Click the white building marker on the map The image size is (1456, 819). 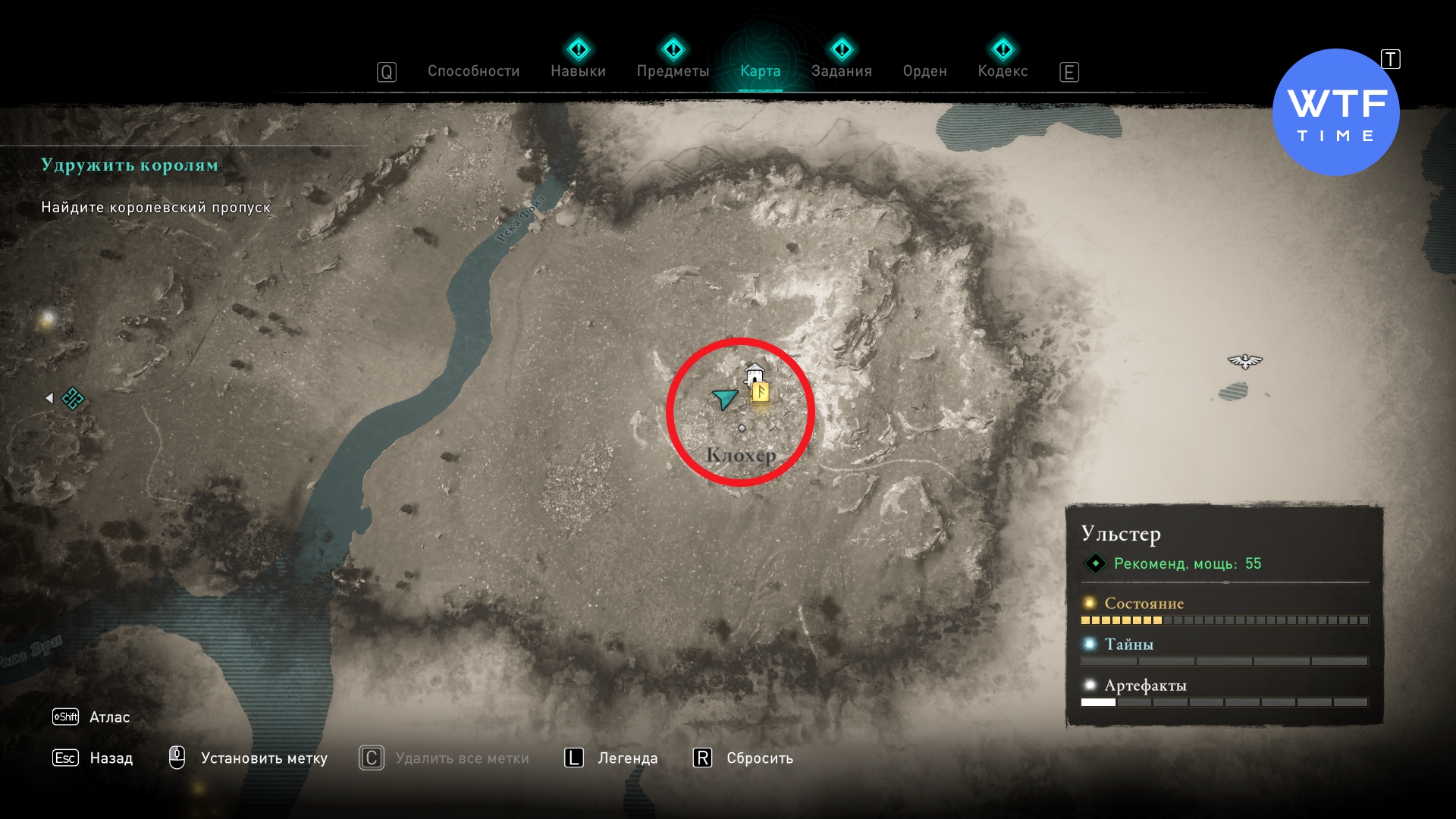754,373
